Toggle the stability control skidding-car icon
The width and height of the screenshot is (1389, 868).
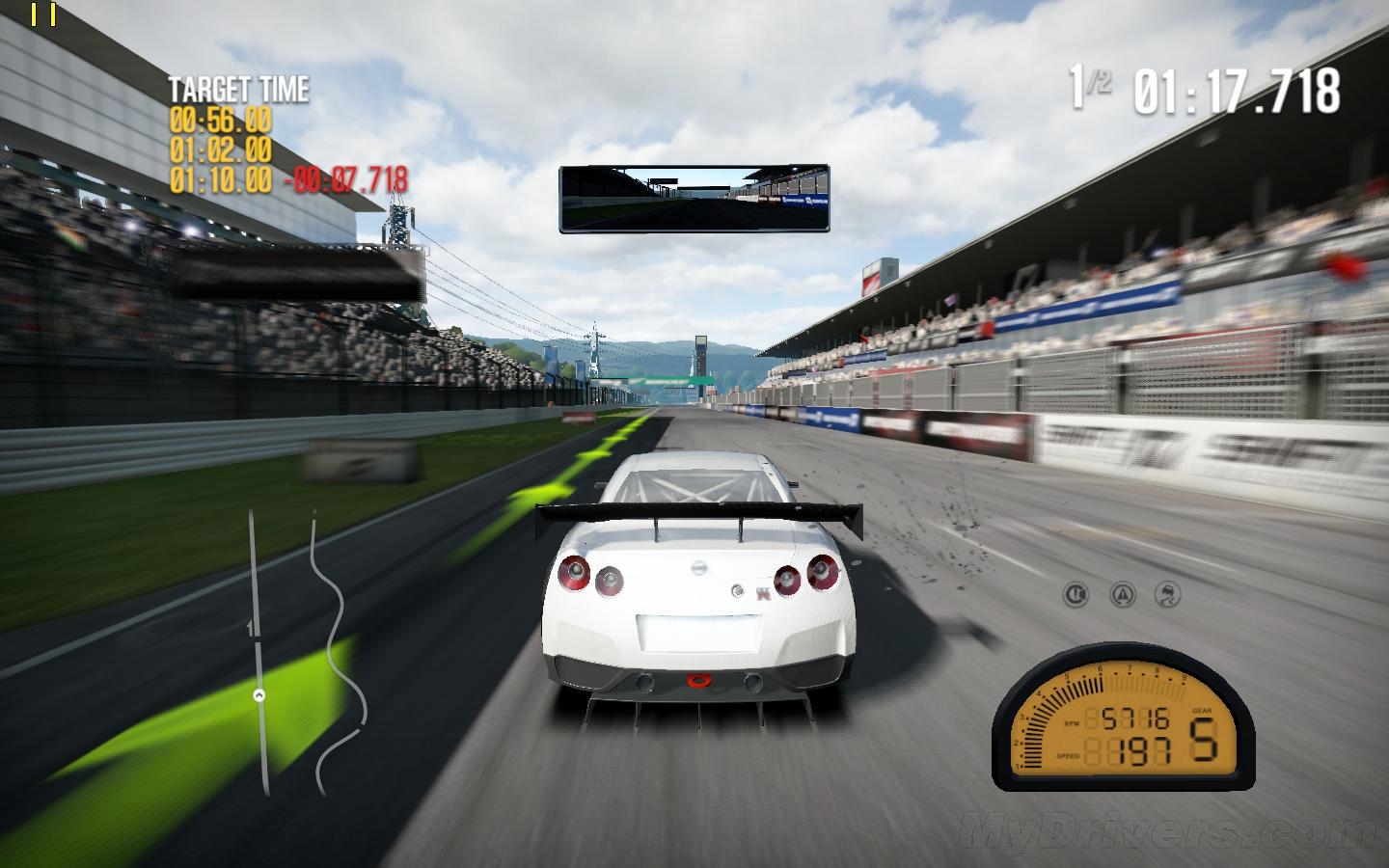pyautogui.click(x=1167, y=595)
